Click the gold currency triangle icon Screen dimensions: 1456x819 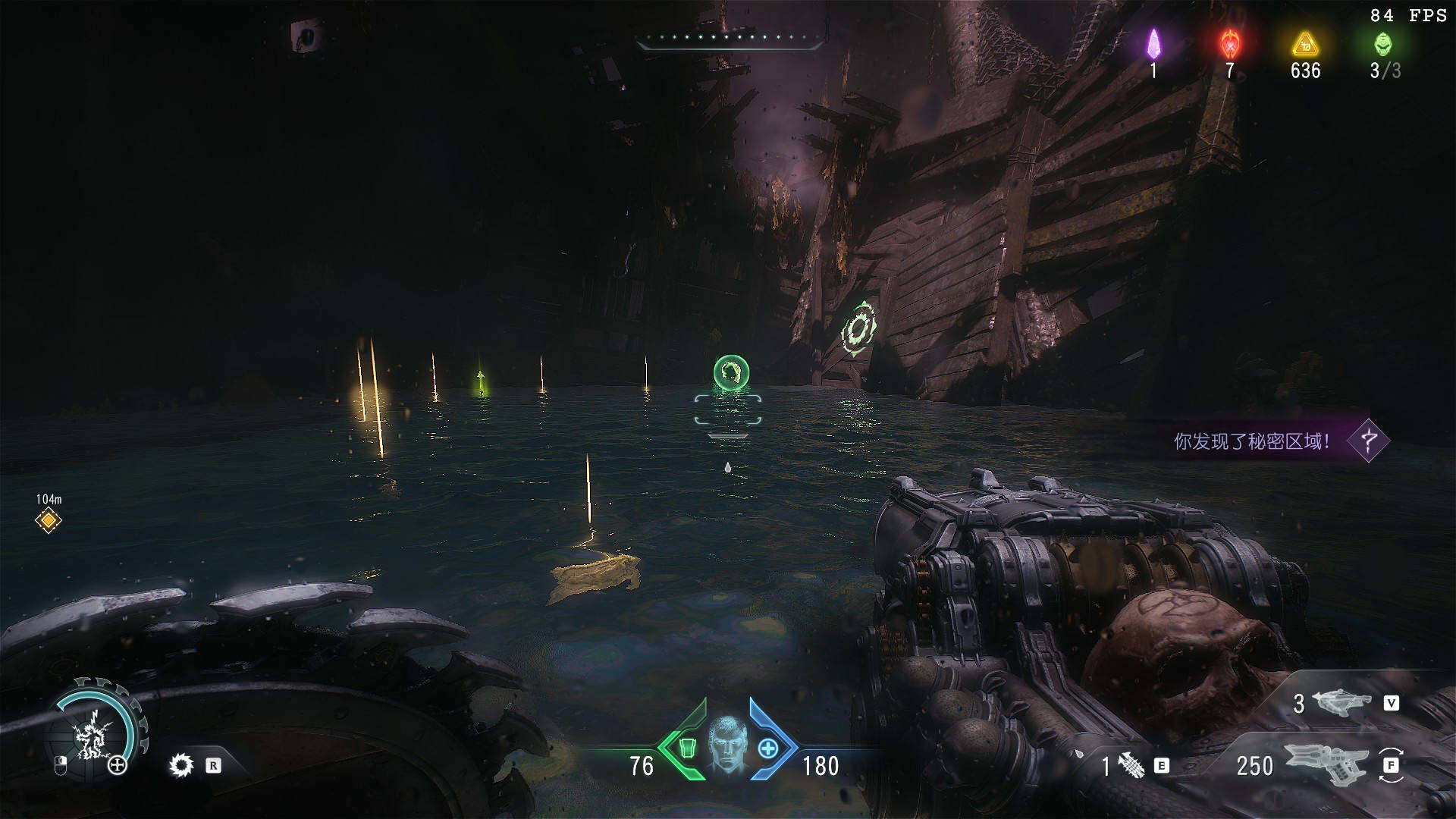point(1304,44)
